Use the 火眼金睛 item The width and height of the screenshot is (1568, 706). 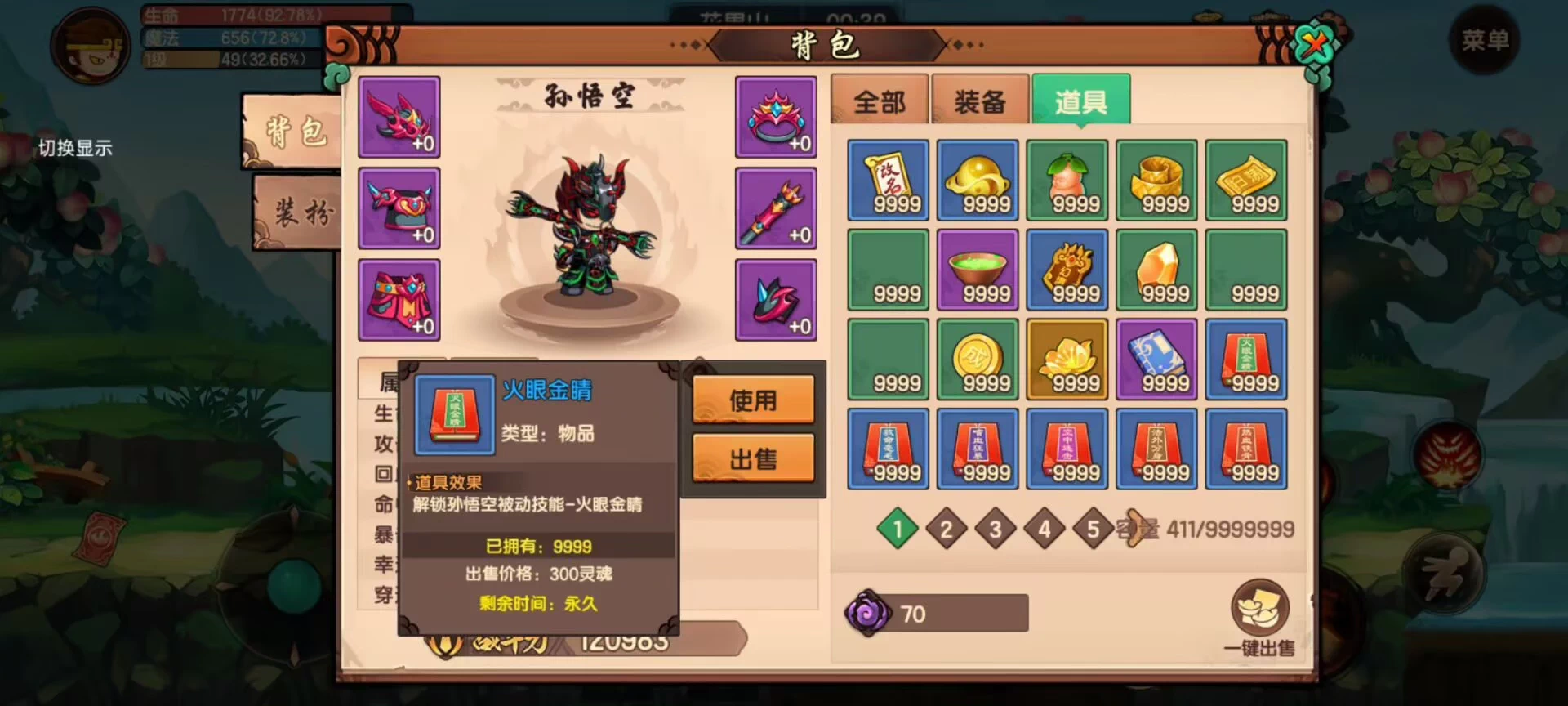point(753,400)
